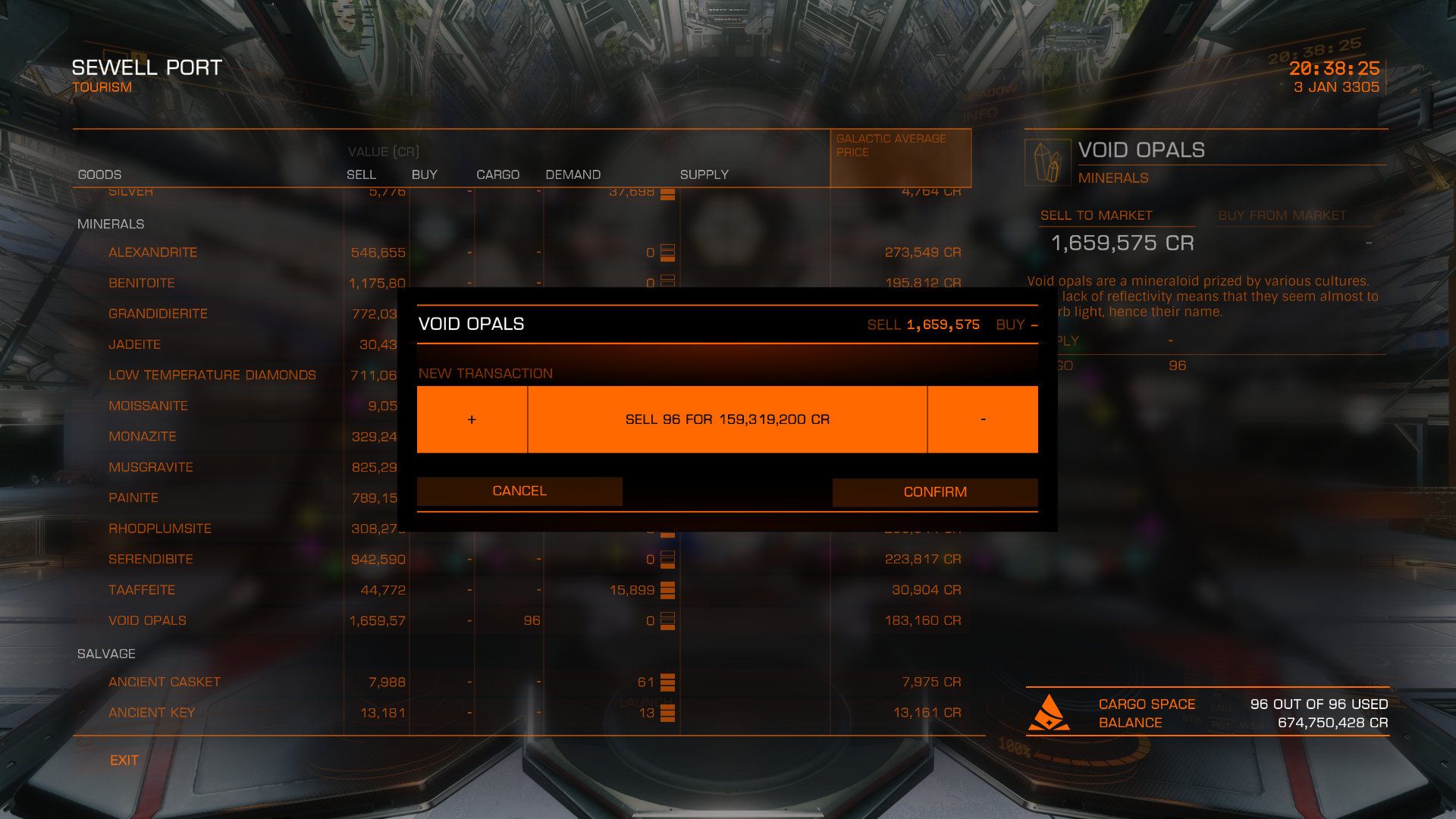The image size is (1456, 819).
Task: Select the Void Opals market row
Action: pos(147,620)
